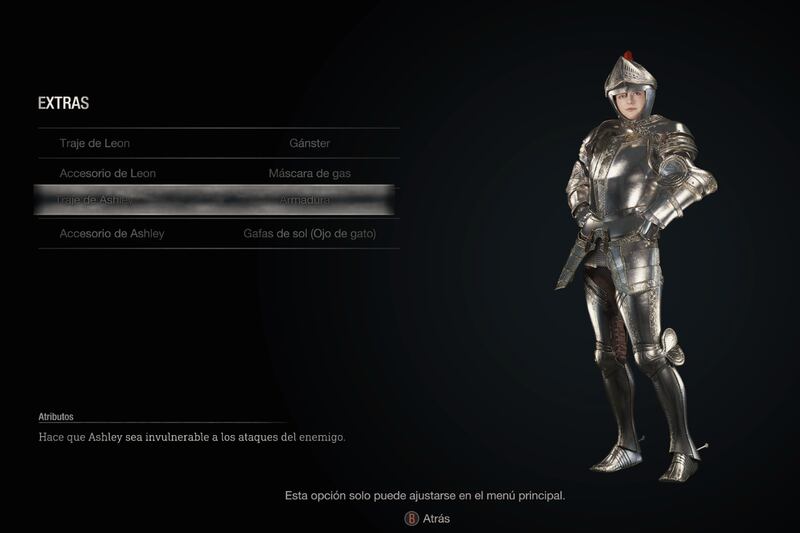Choose the Accesorio de Leon option

218,173
